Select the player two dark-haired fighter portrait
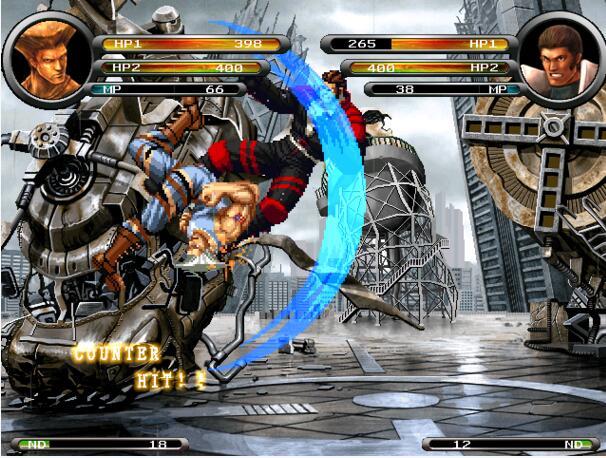The width and height of the screenshot is (606, 458). [x=561, y=60]
